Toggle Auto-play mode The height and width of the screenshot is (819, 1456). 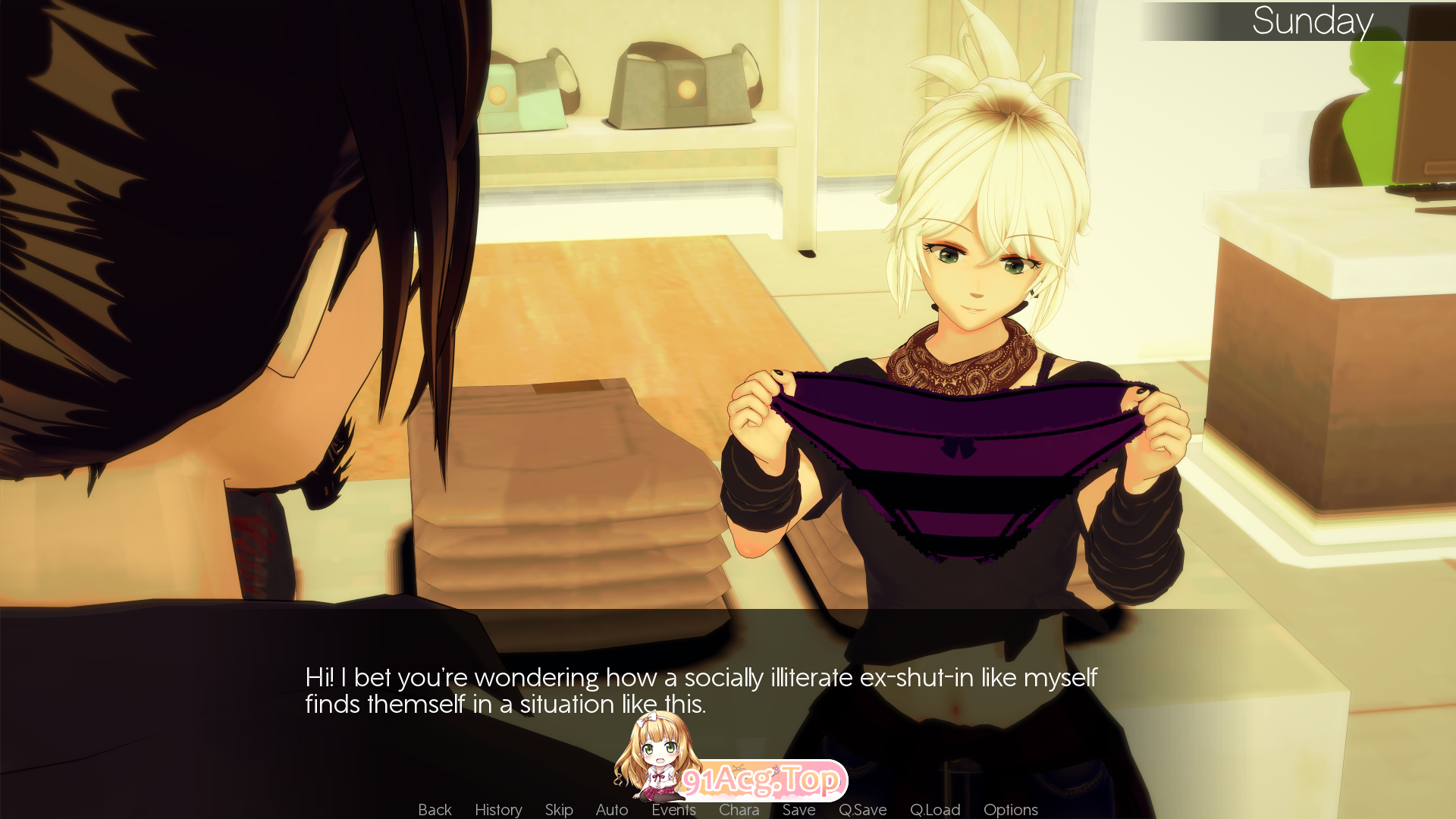point(611,809)
